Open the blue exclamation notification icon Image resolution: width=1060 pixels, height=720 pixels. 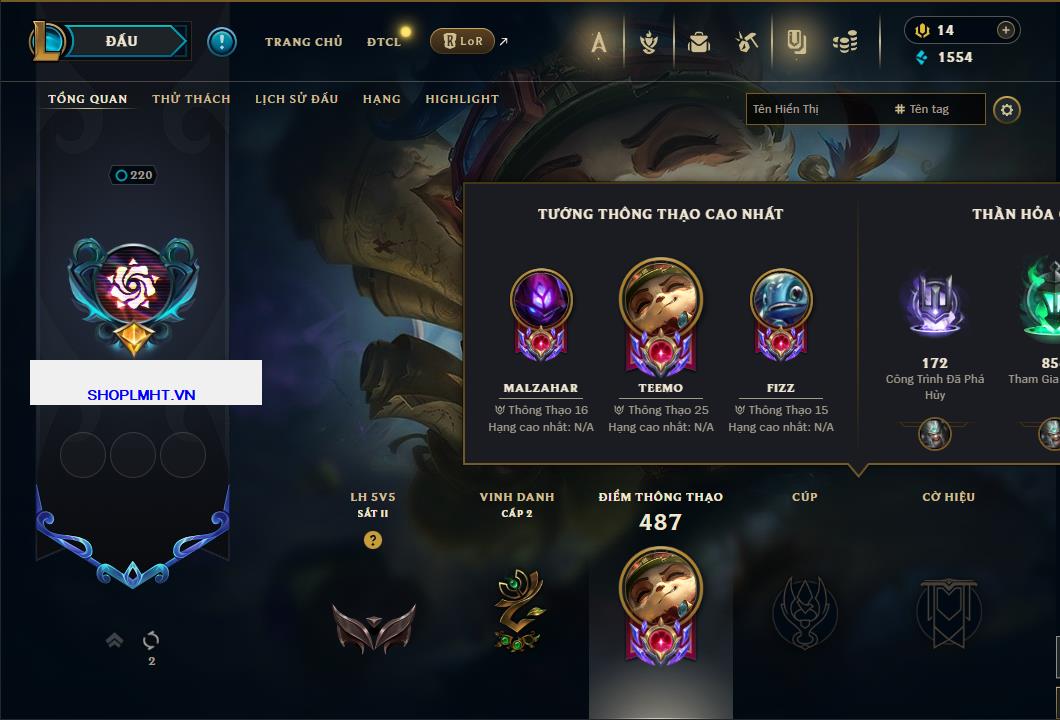(221, 41)
